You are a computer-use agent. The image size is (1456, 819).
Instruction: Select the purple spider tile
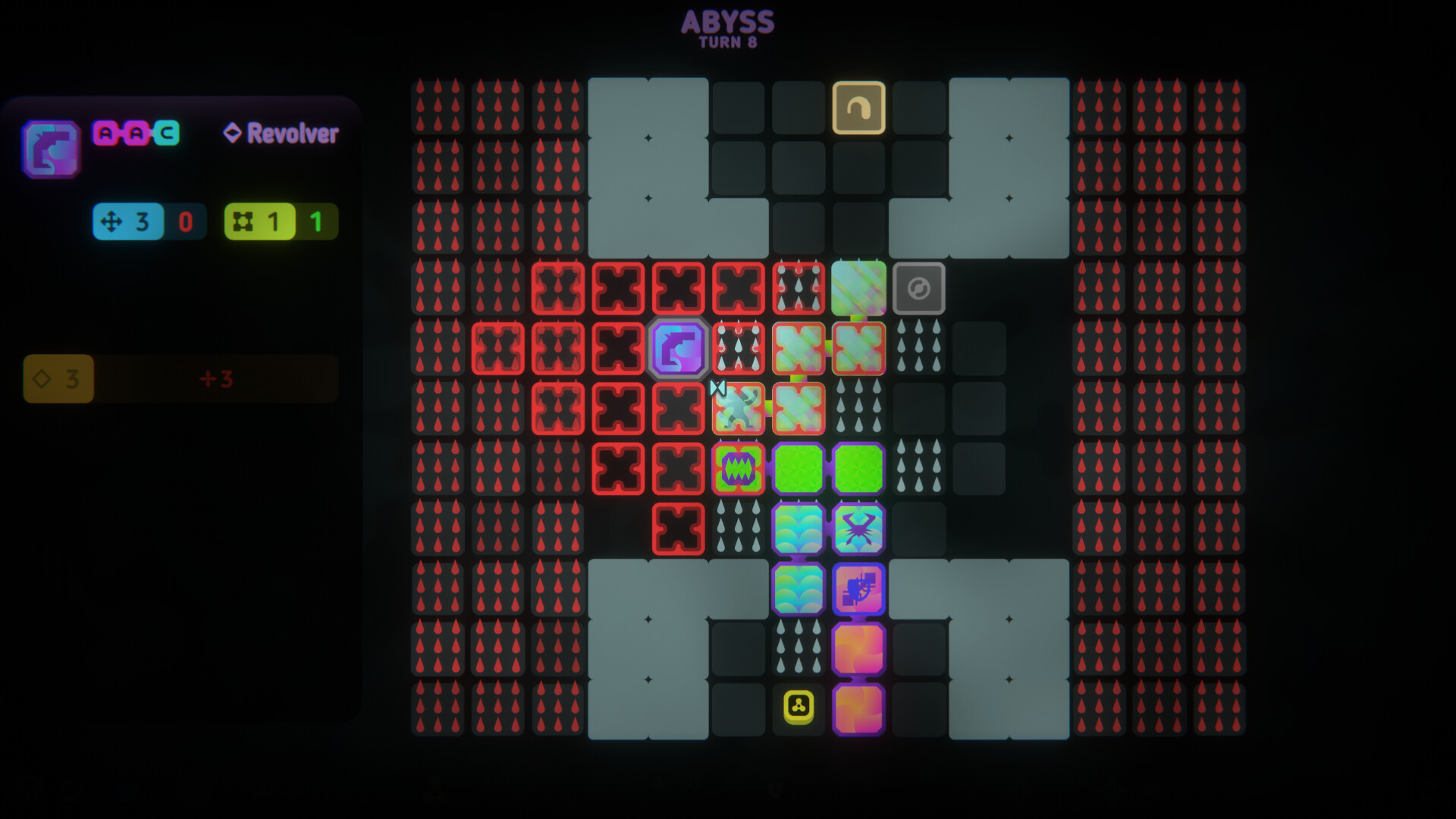tap(858, 529)
